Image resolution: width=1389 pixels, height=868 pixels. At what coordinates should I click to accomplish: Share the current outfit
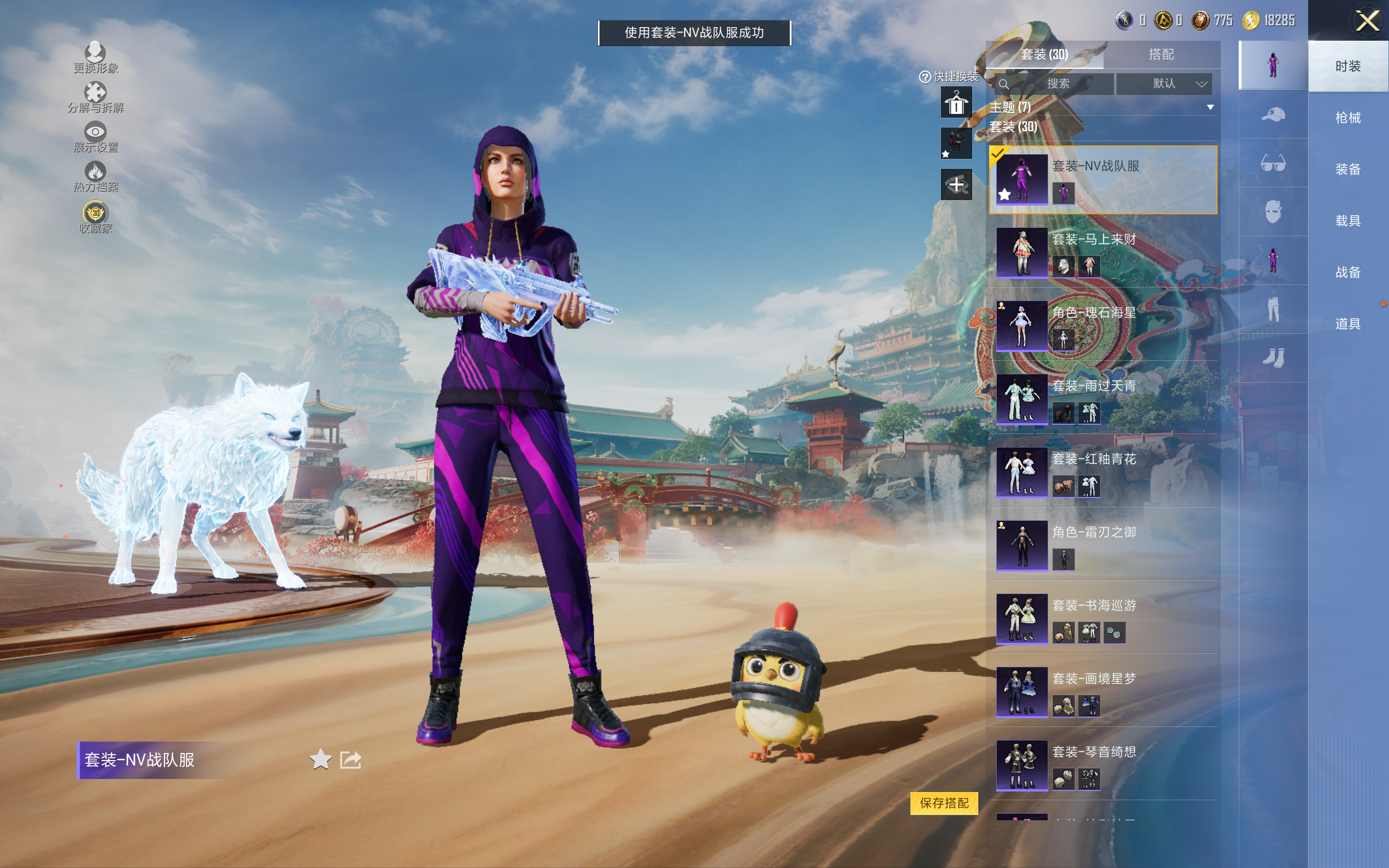(x=351, y=759)
